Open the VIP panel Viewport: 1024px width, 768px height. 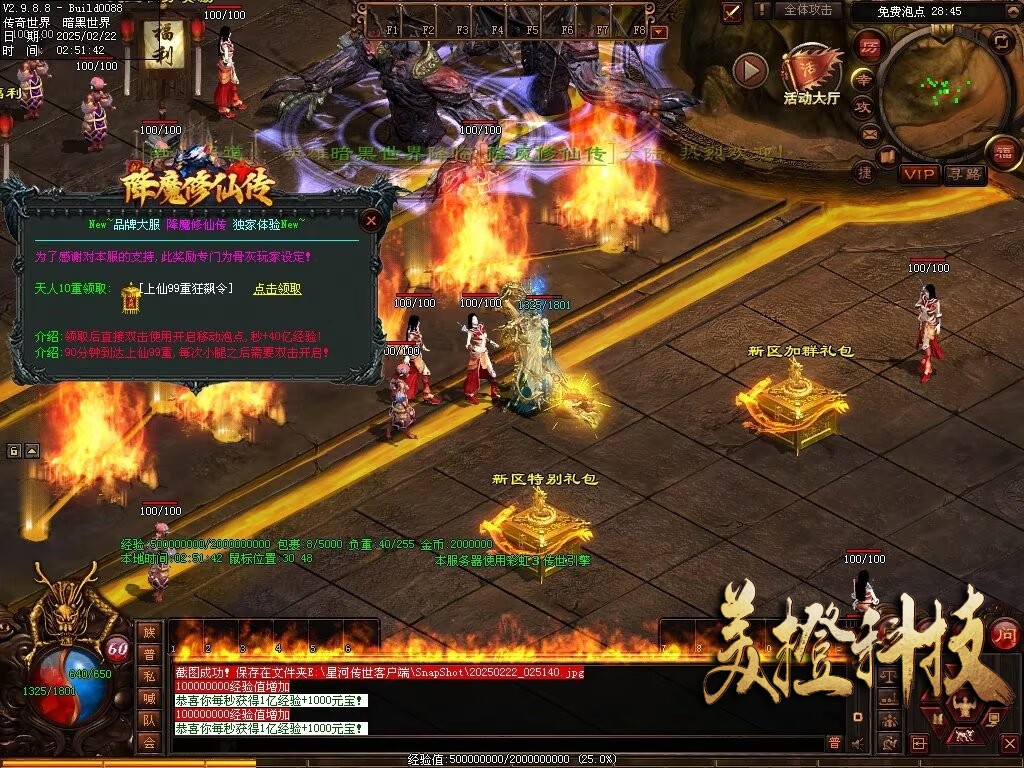pyautogui.click(x=920, y=174)
